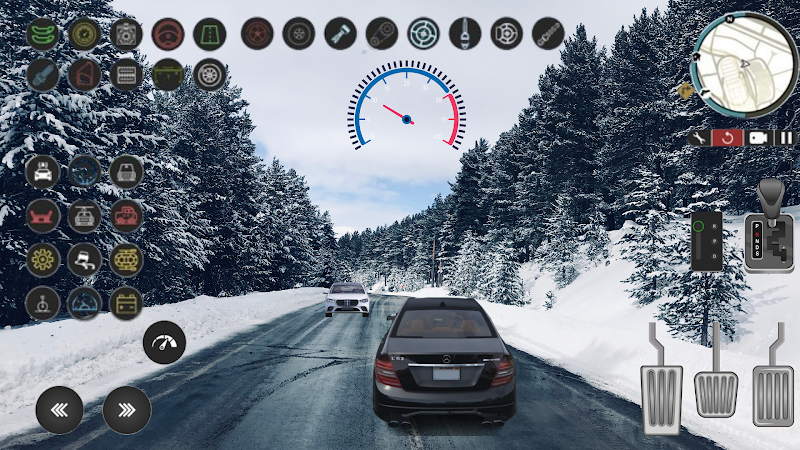Tap the yellow battery icon
800x450 pixels.
(126, 302)
